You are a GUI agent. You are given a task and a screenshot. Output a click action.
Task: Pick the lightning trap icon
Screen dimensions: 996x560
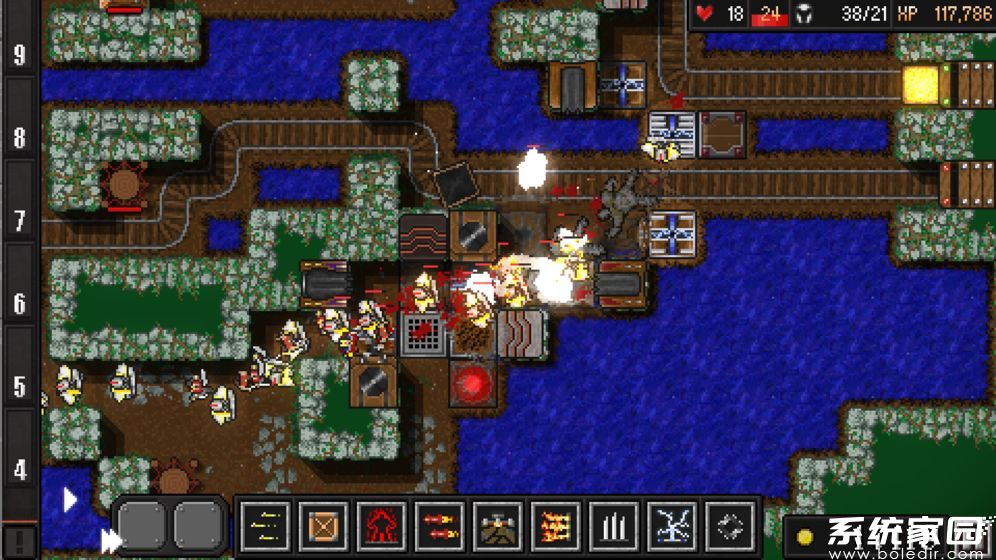(x=672, y=525)
